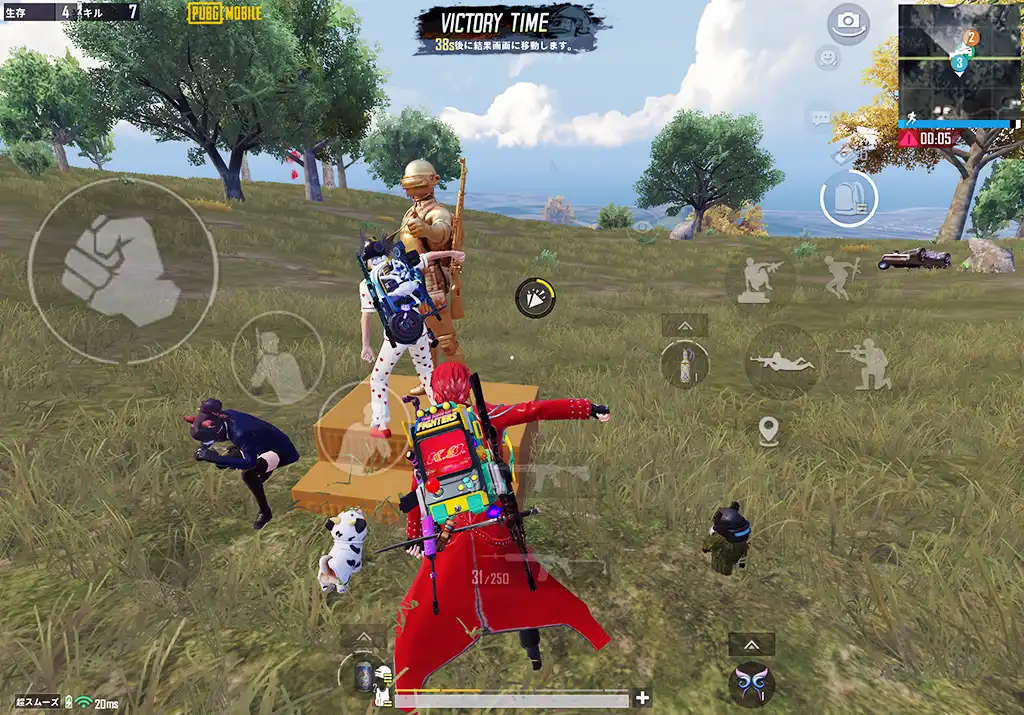
Task: Select the yellow-ringed megaphone icon
Action: (536, 298)
